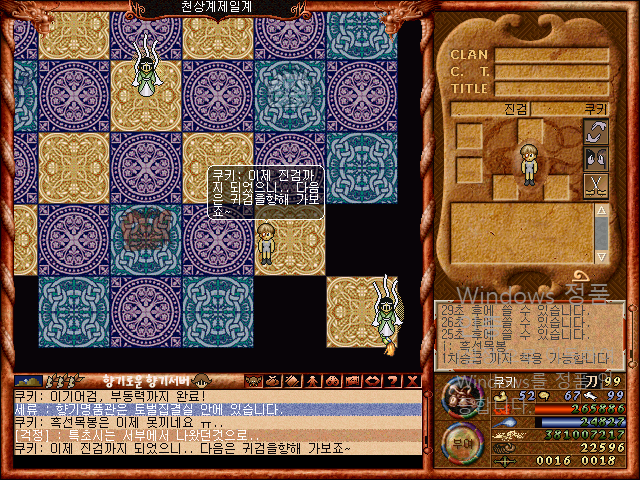This screenshot has height=480, width=640.
Task: Click the landscape icon left of the chat bar
Action: click(28, 381)
